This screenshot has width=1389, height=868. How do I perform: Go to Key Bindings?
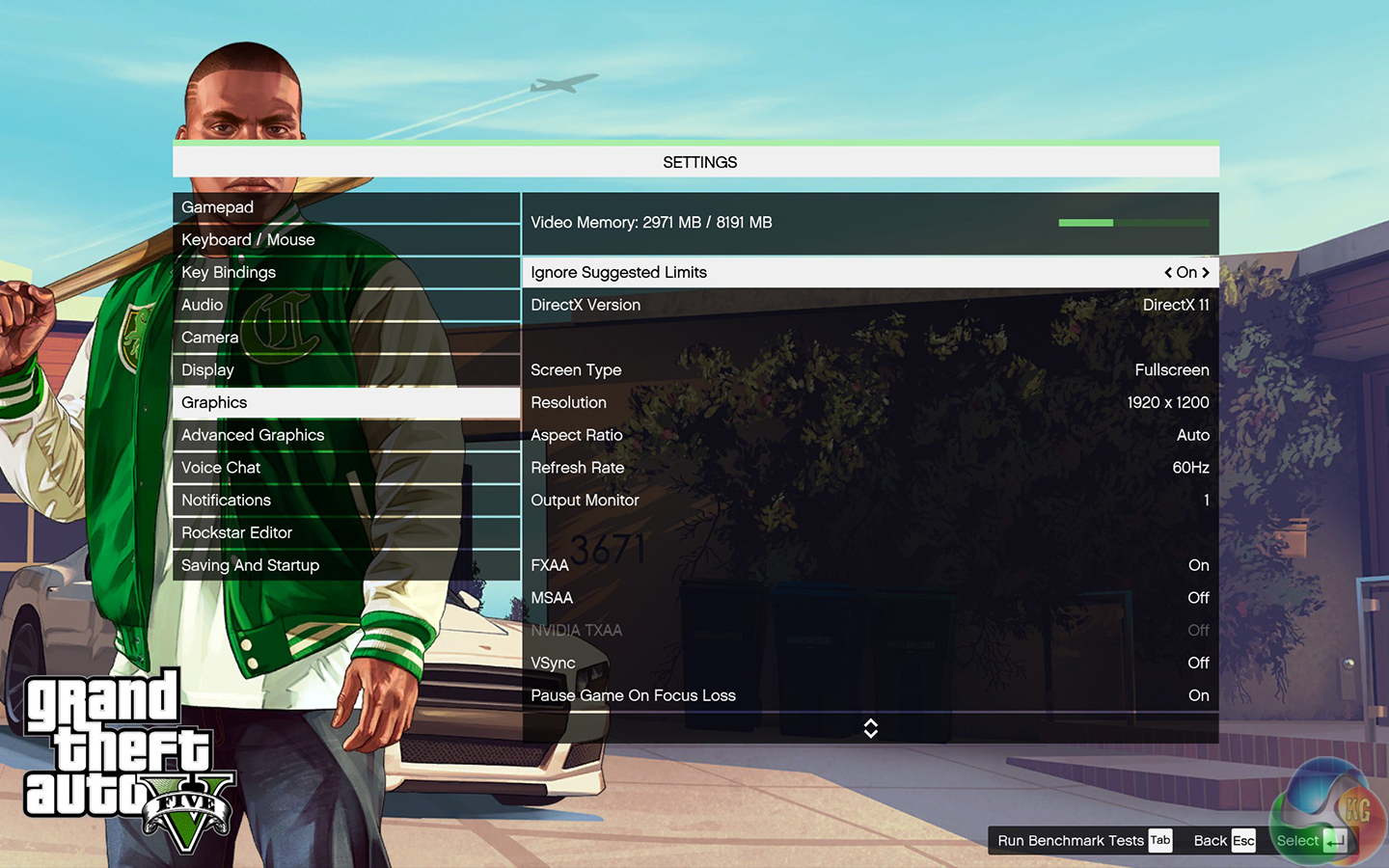tap(345, 273)
